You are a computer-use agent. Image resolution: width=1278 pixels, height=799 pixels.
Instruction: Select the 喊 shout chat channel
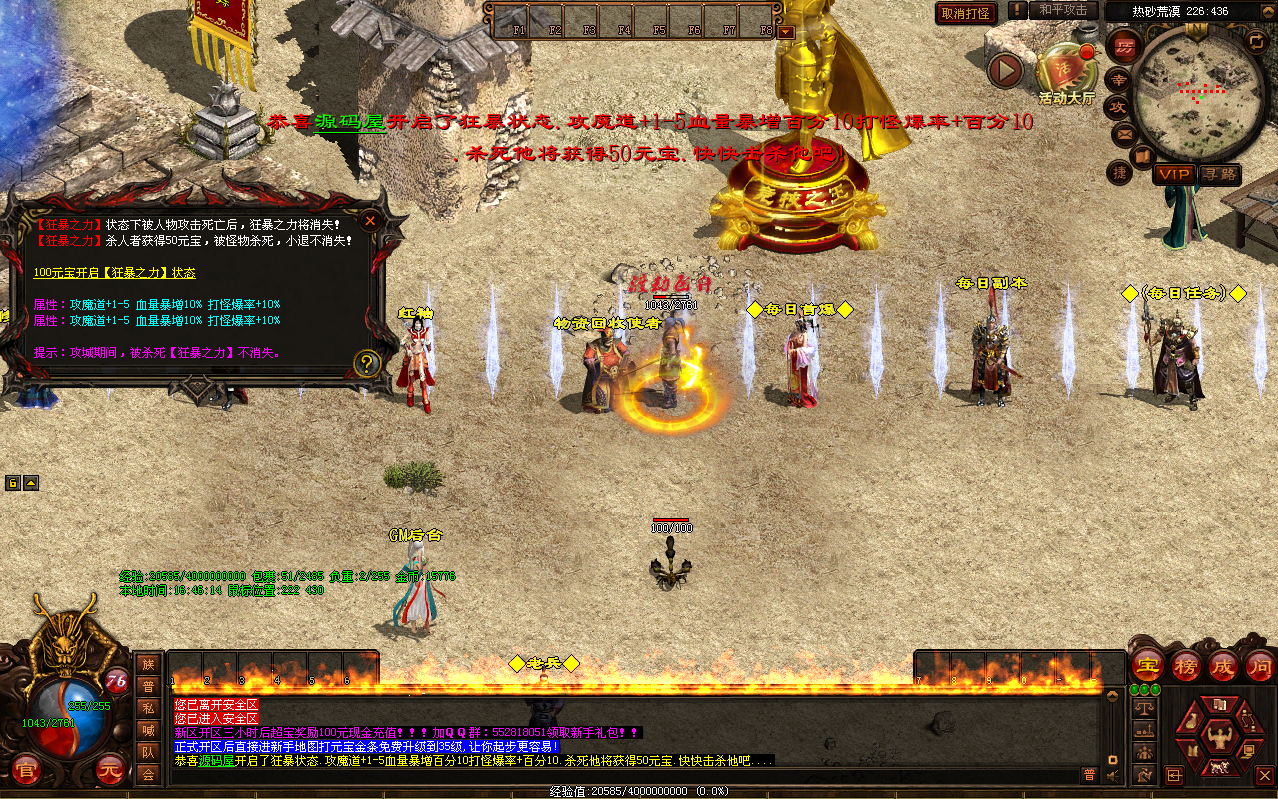coord(148,730)
